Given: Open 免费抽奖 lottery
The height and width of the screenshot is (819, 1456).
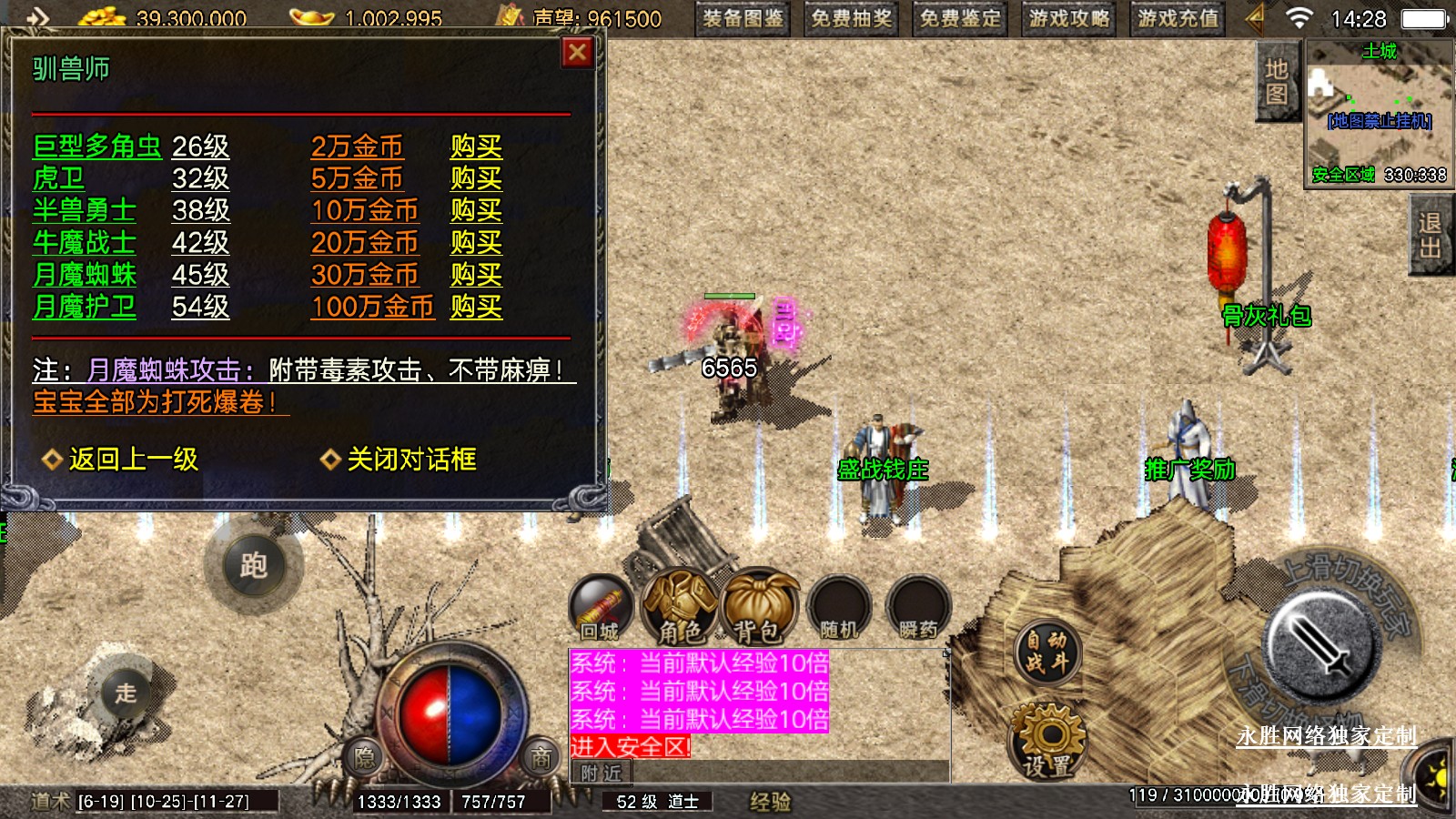Looking at the screenshot, I should [852, 18].
